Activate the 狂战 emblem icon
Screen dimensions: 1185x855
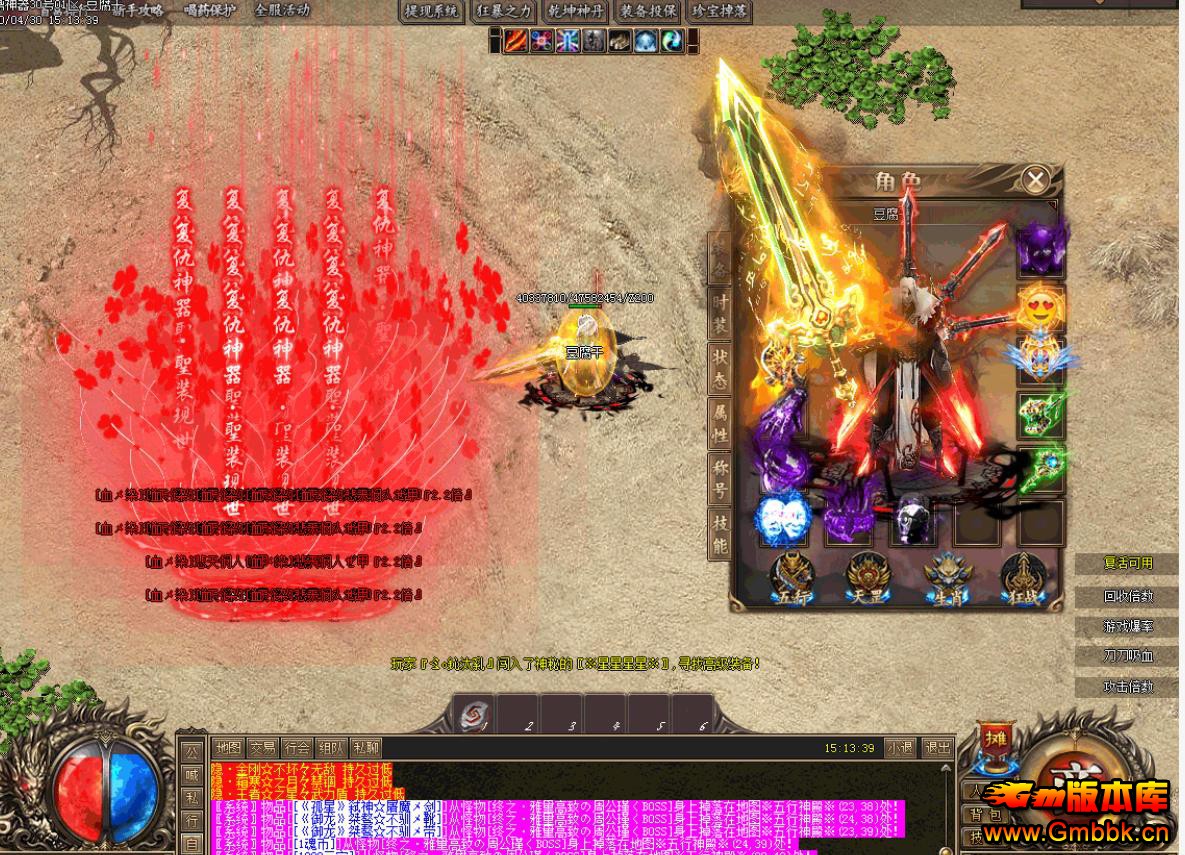1022,579
